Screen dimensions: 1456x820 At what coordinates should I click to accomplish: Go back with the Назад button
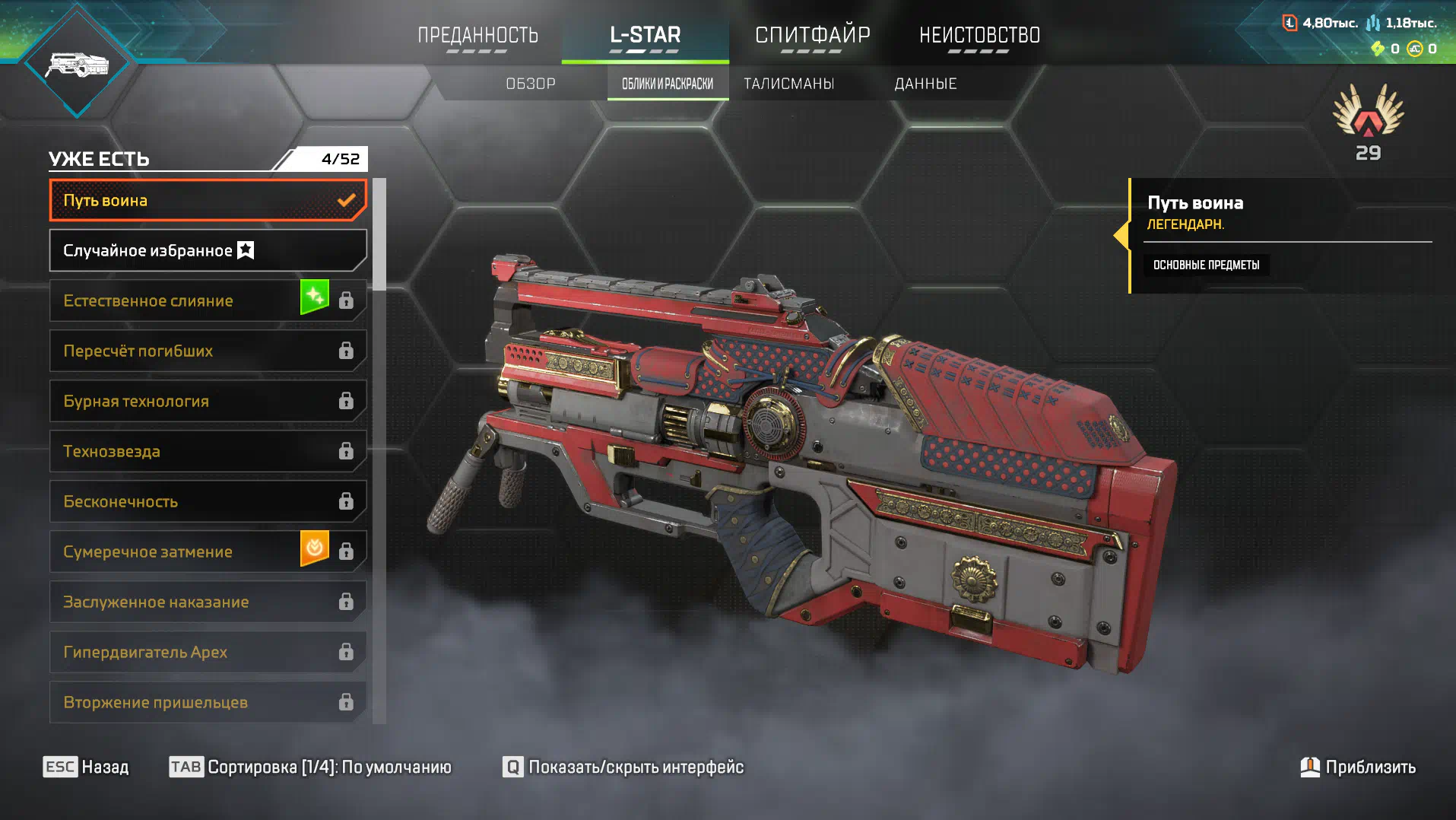87,767
